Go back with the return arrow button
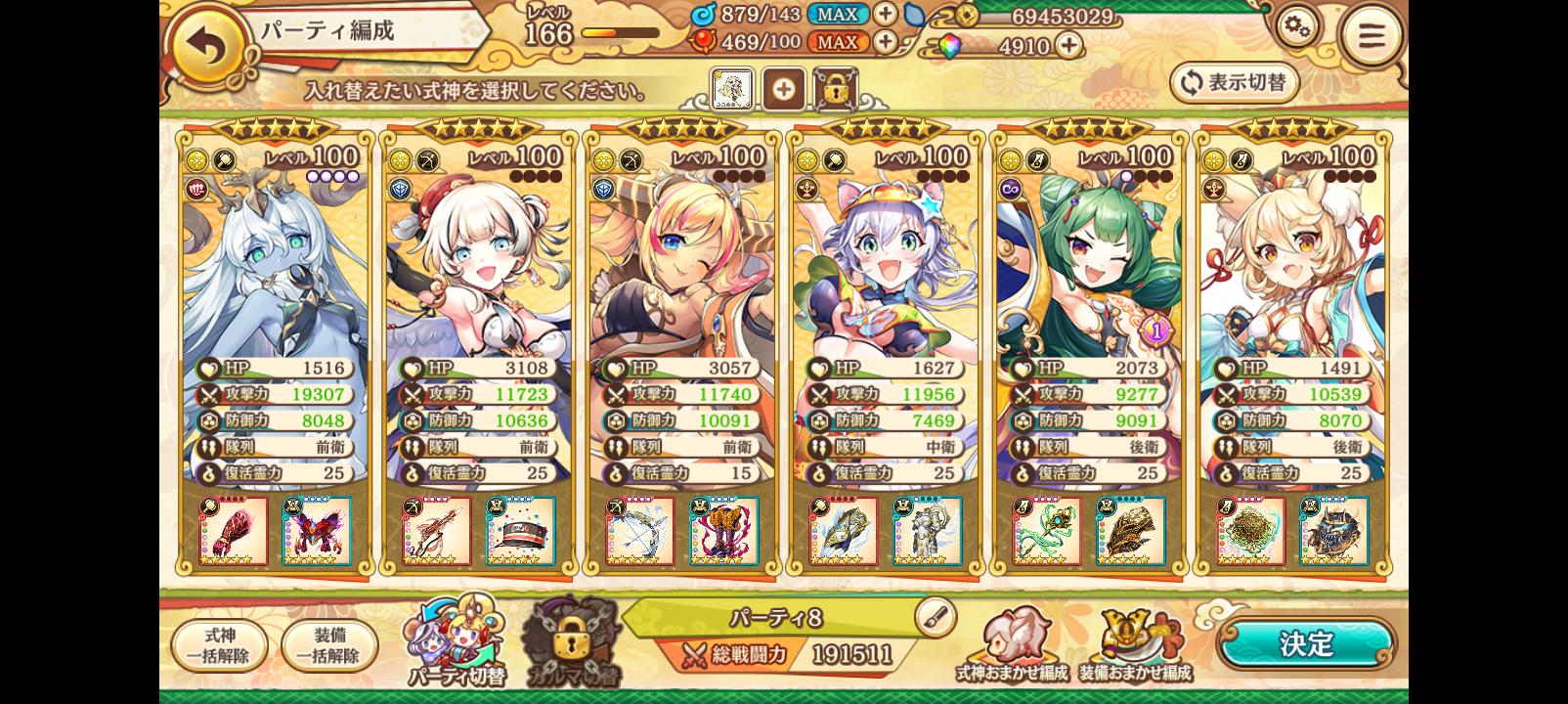Image resolution: width=1568 pixels, height=704 pixels. coord(210,48)
